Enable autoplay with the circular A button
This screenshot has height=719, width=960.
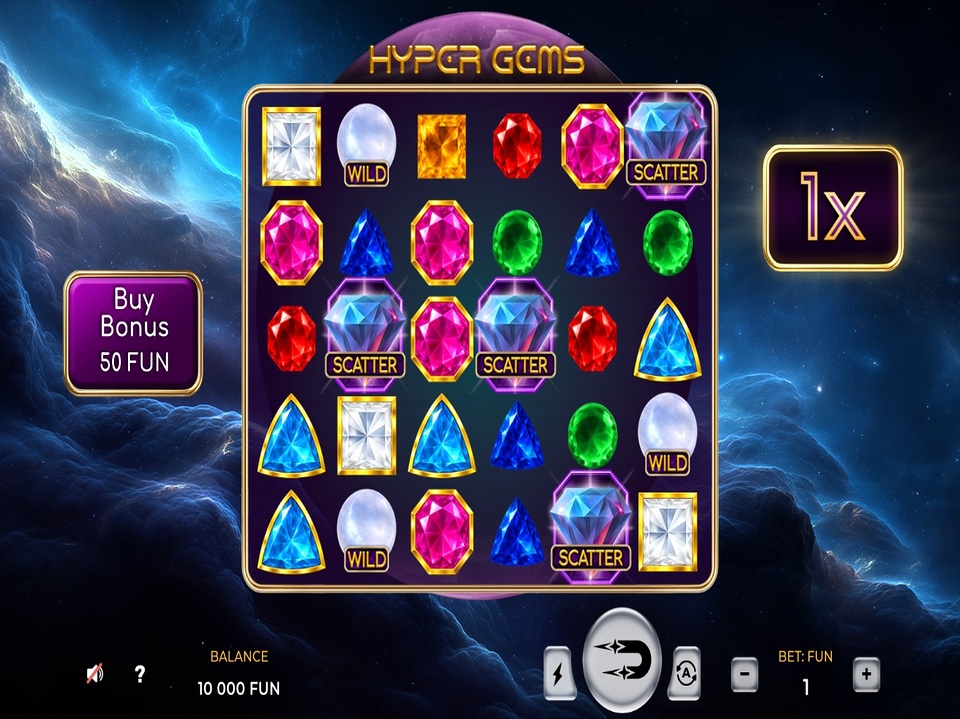click(x=686, y=673)
